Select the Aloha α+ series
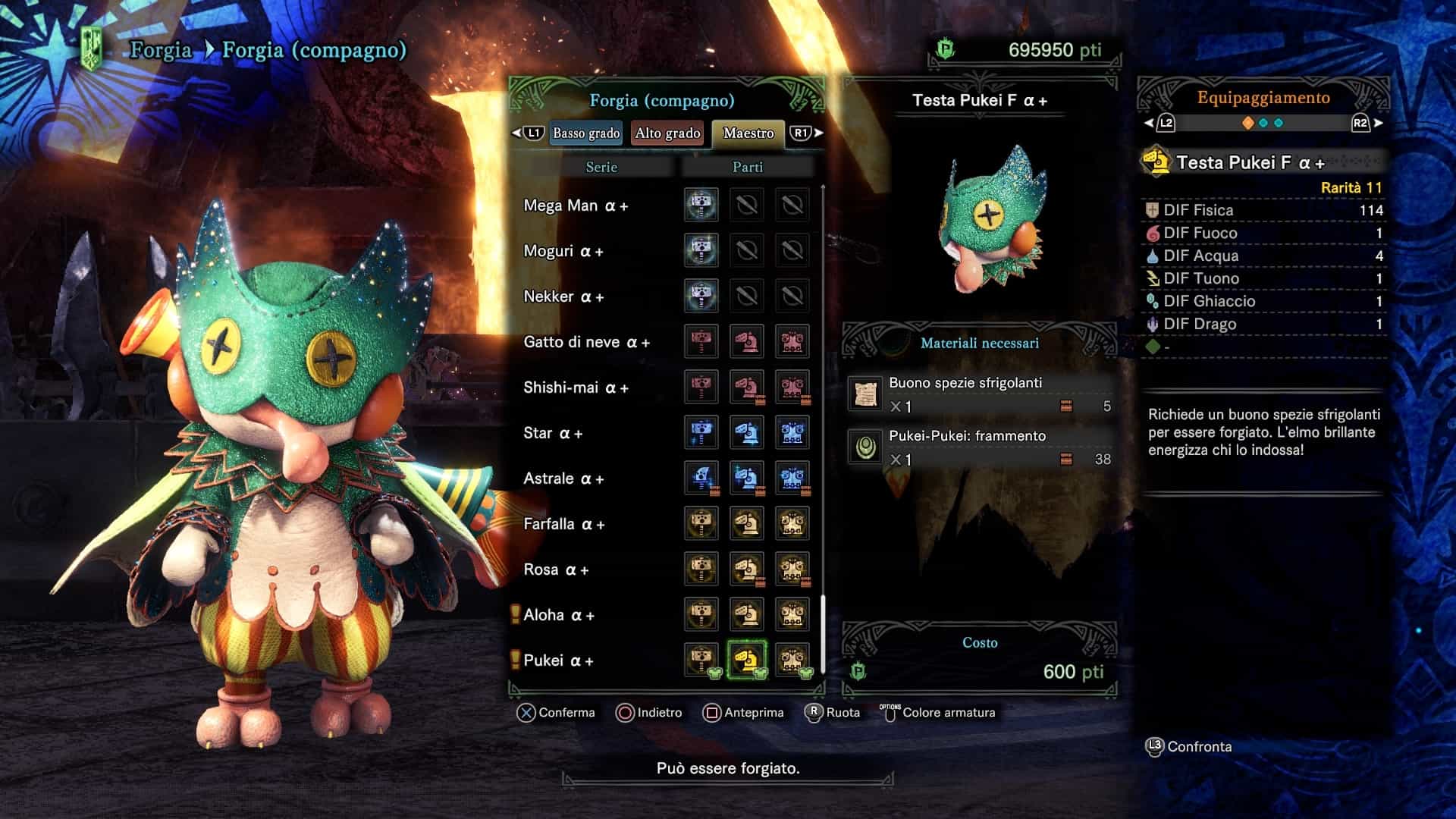Viewport: 1456px width, 819px height. [559, 615]
